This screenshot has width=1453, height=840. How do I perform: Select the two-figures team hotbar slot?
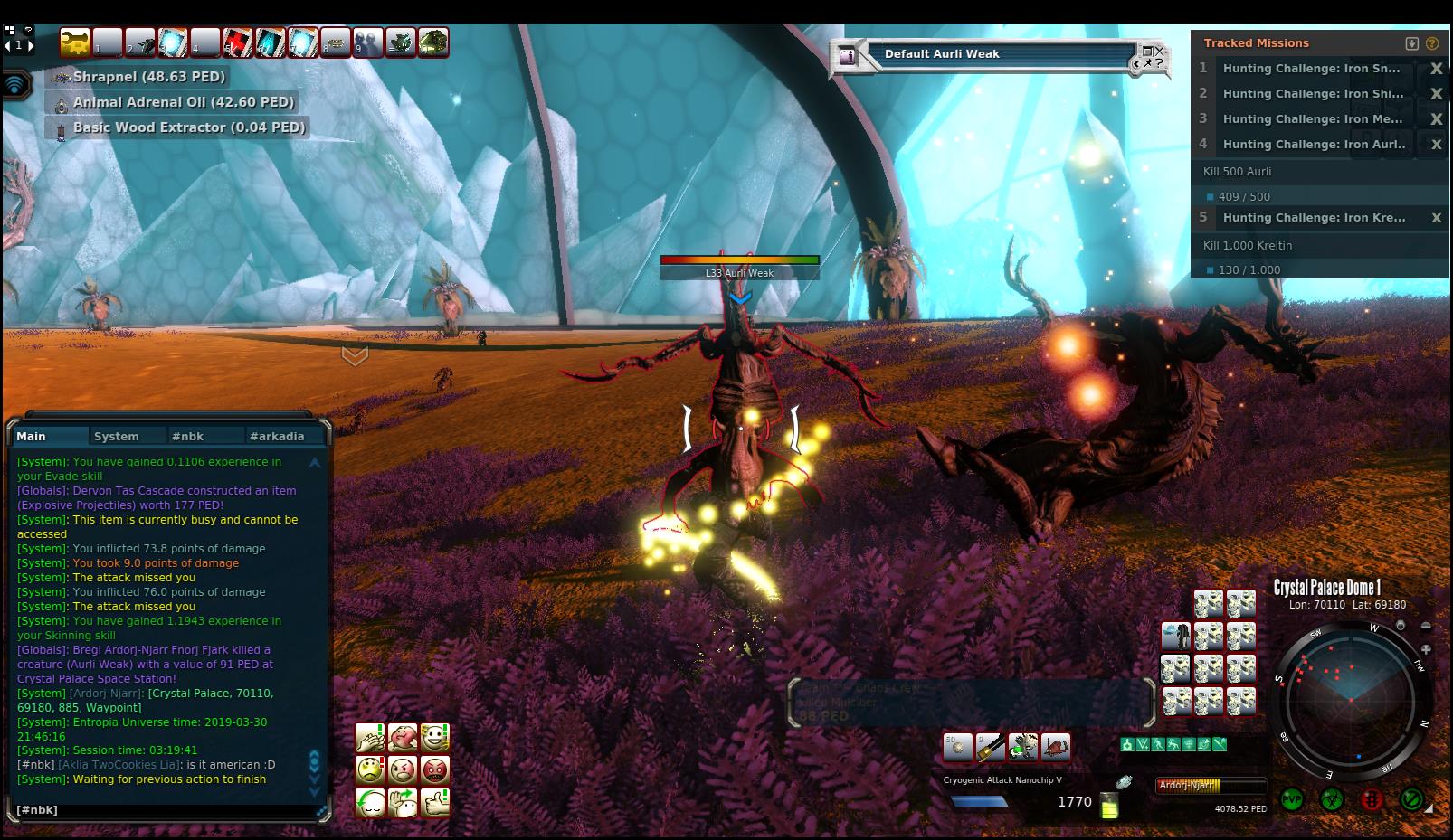(x=367, y=42)
